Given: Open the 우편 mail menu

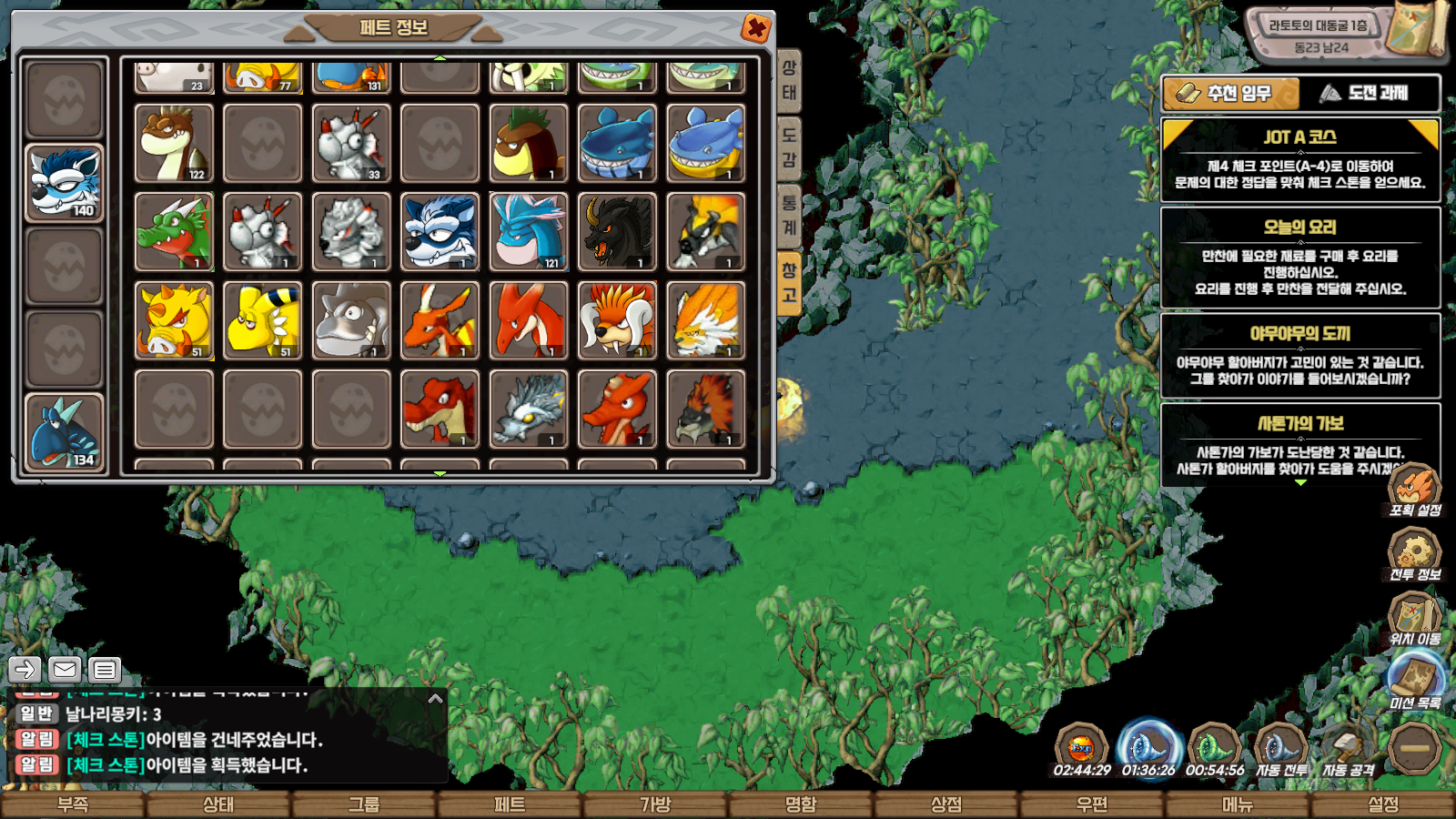Looking at the screenshot, I should (1092, 804).
